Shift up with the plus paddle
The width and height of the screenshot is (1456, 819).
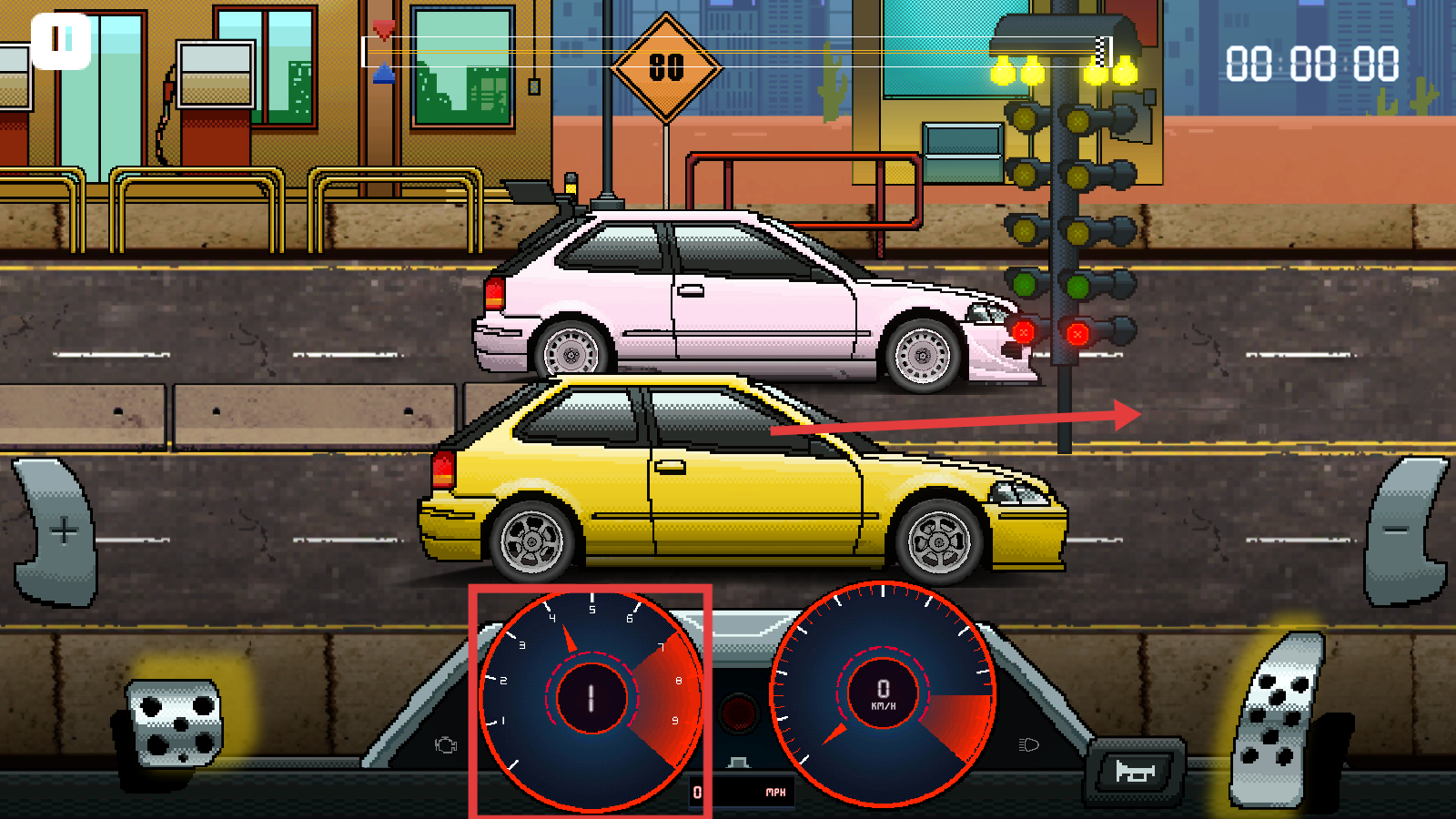point(59,532)
